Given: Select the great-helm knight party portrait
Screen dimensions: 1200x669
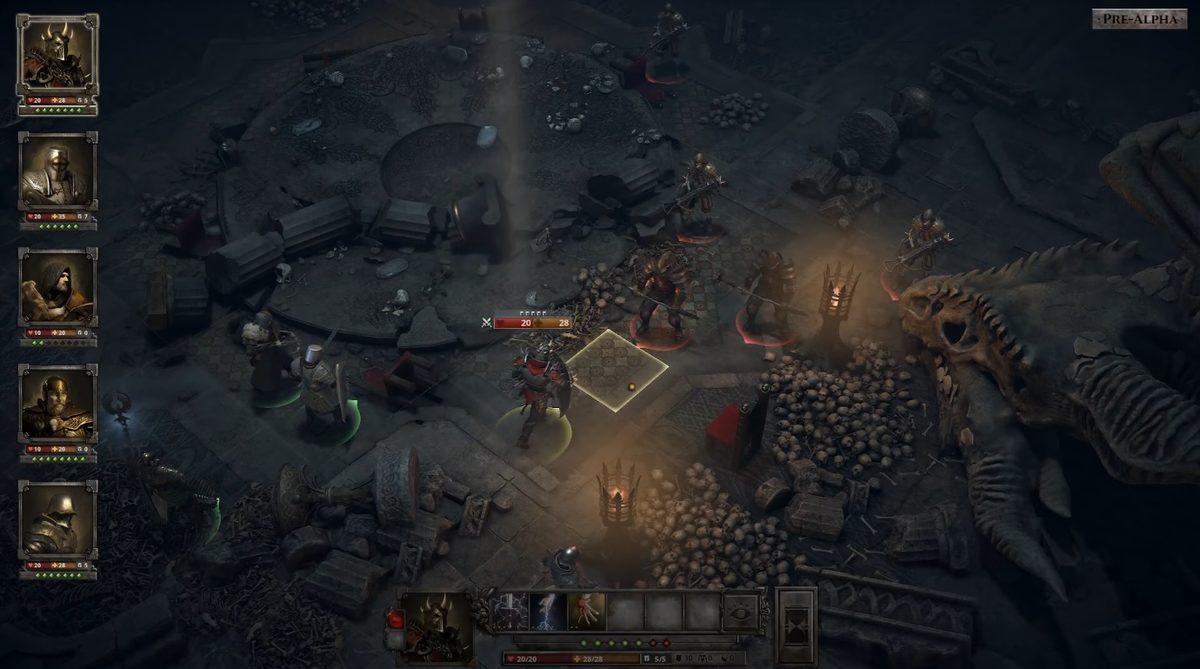Looking at the screenshot, I should 57,172.
